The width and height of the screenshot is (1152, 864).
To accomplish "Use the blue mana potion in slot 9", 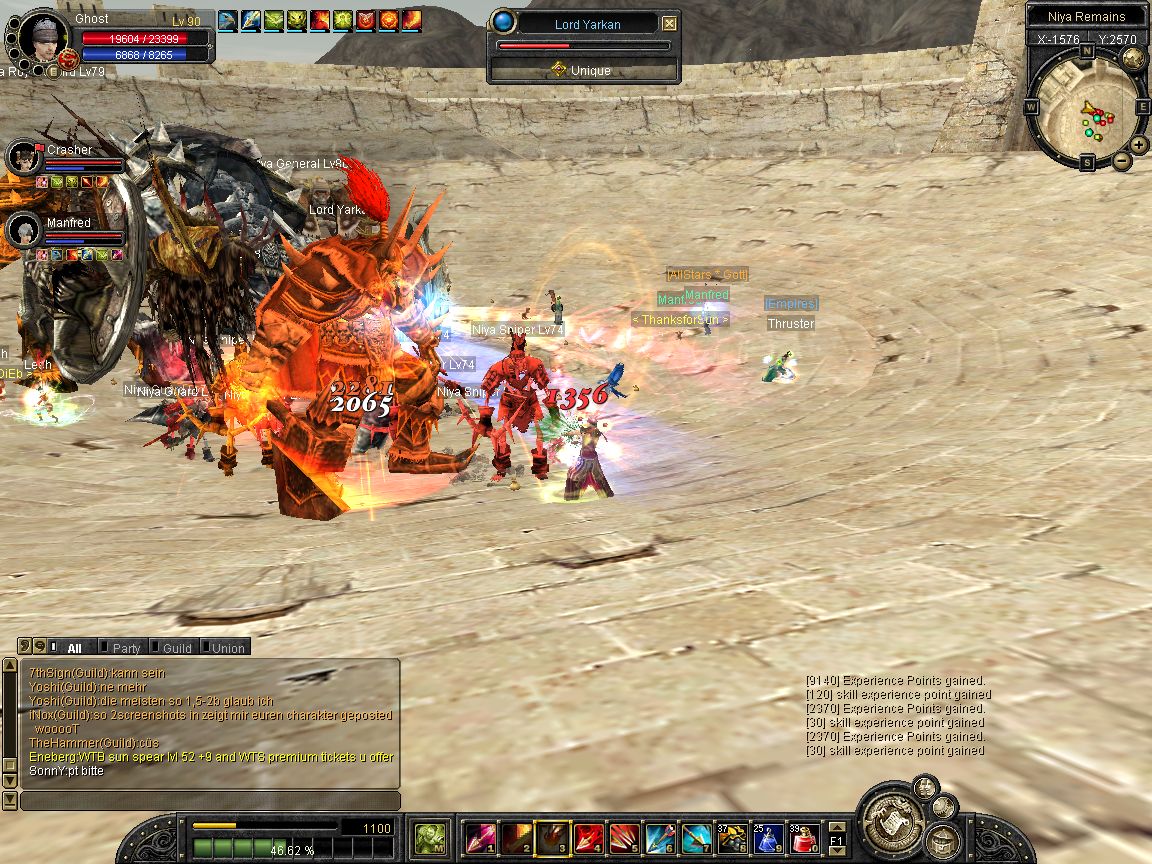I will click(x=769, y=837).
